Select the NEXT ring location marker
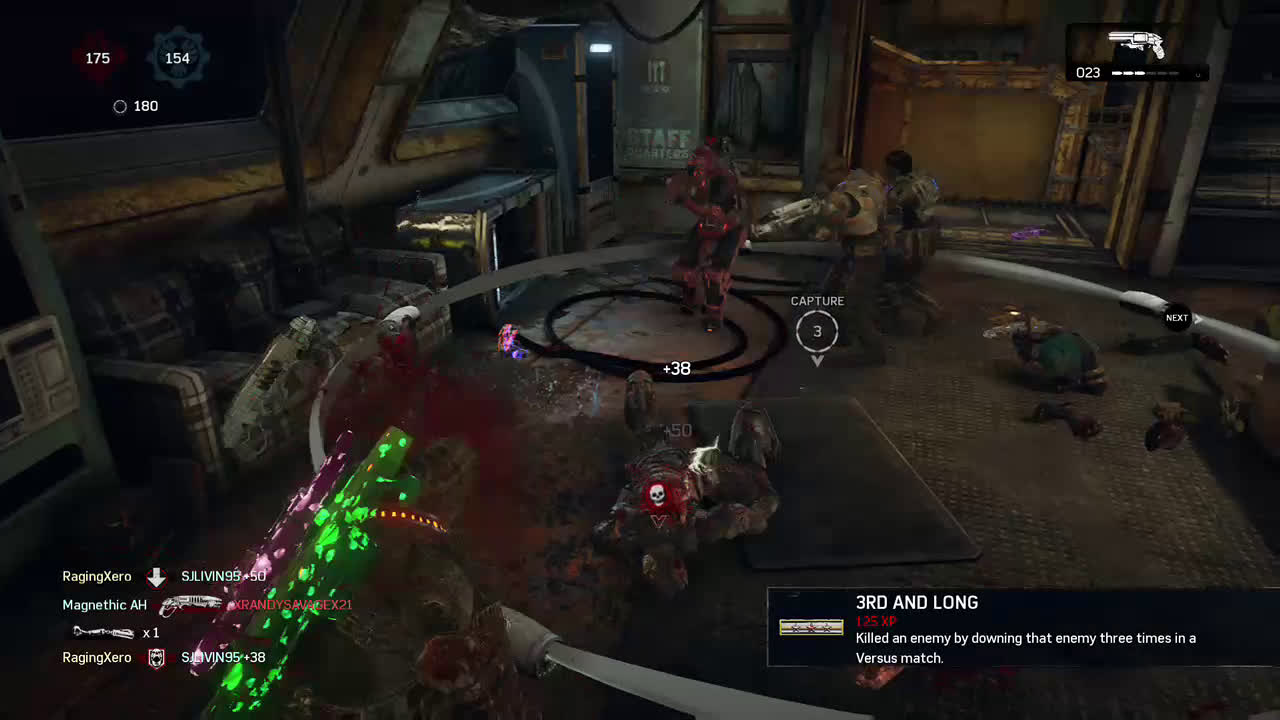Viewport: 1280px width, 720px height. point(1177,318)
